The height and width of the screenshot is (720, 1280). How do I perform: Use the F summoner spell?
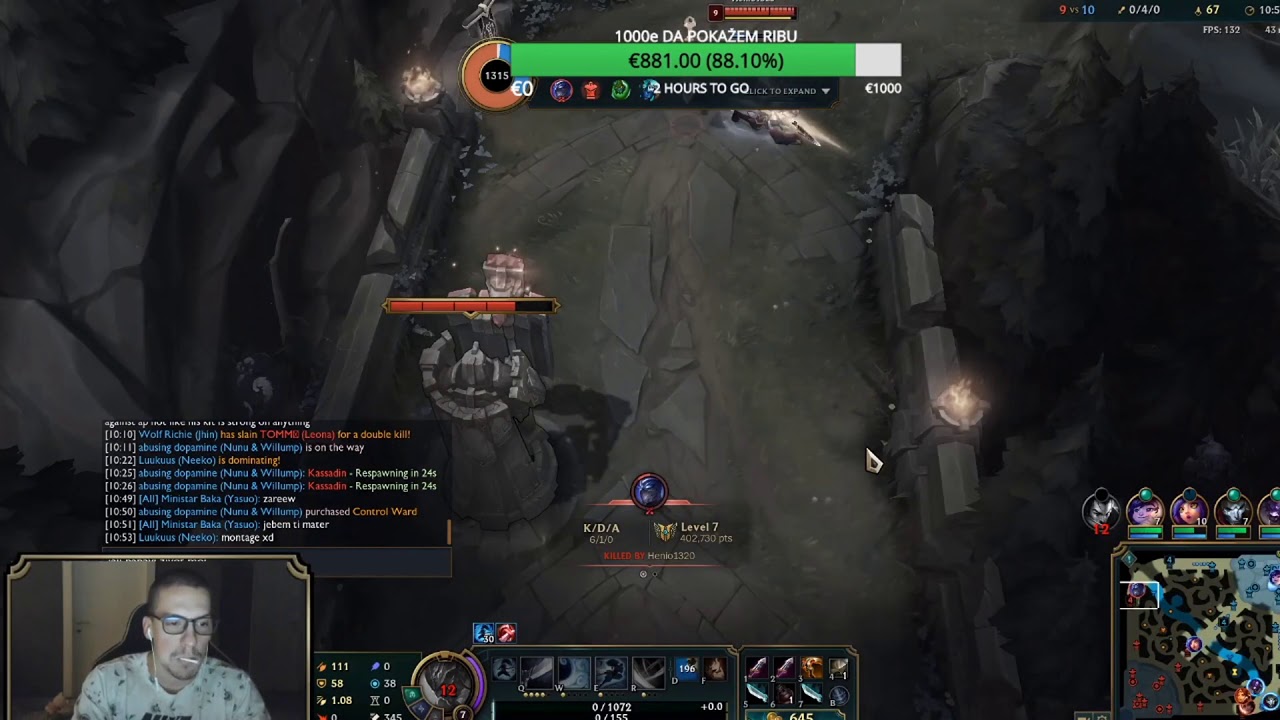[x=714, y=669]
